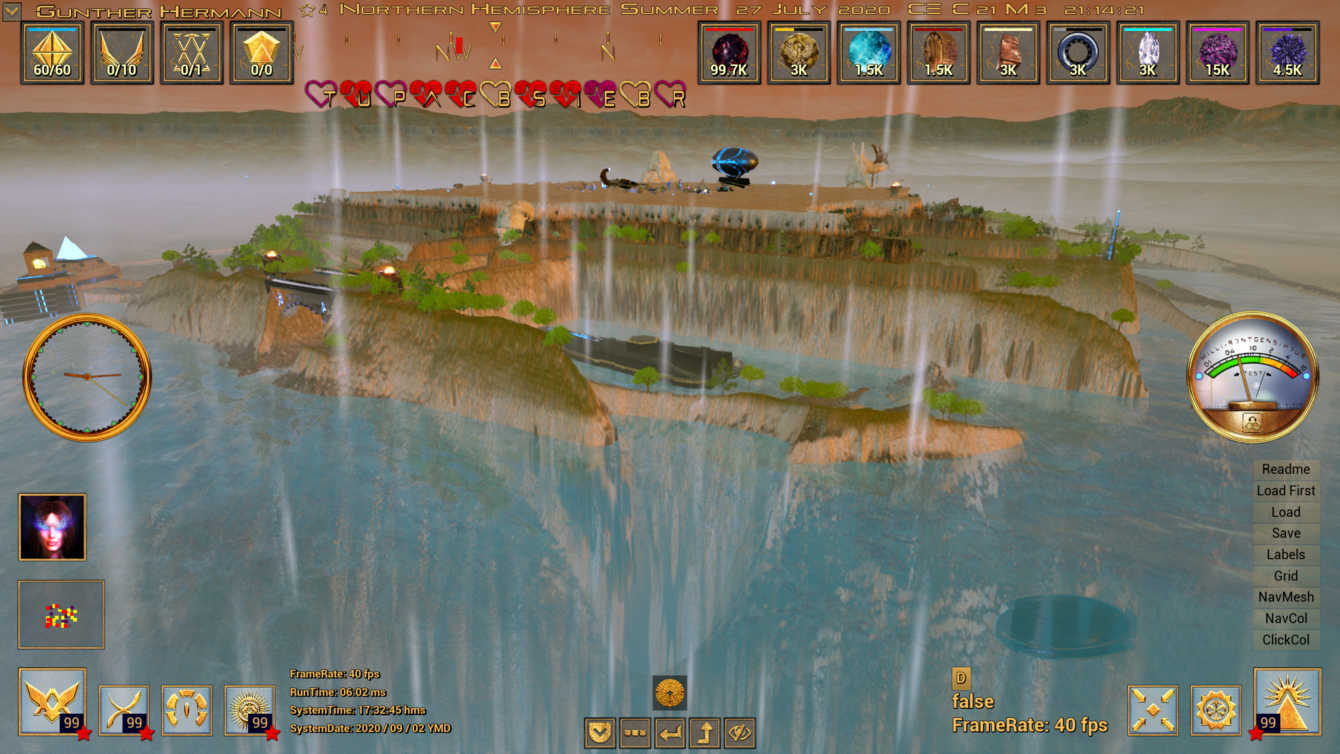This screenshot has height=754, width=1340.
Task: Click the four-arrows expand icon
Action: coord(1153,710)
